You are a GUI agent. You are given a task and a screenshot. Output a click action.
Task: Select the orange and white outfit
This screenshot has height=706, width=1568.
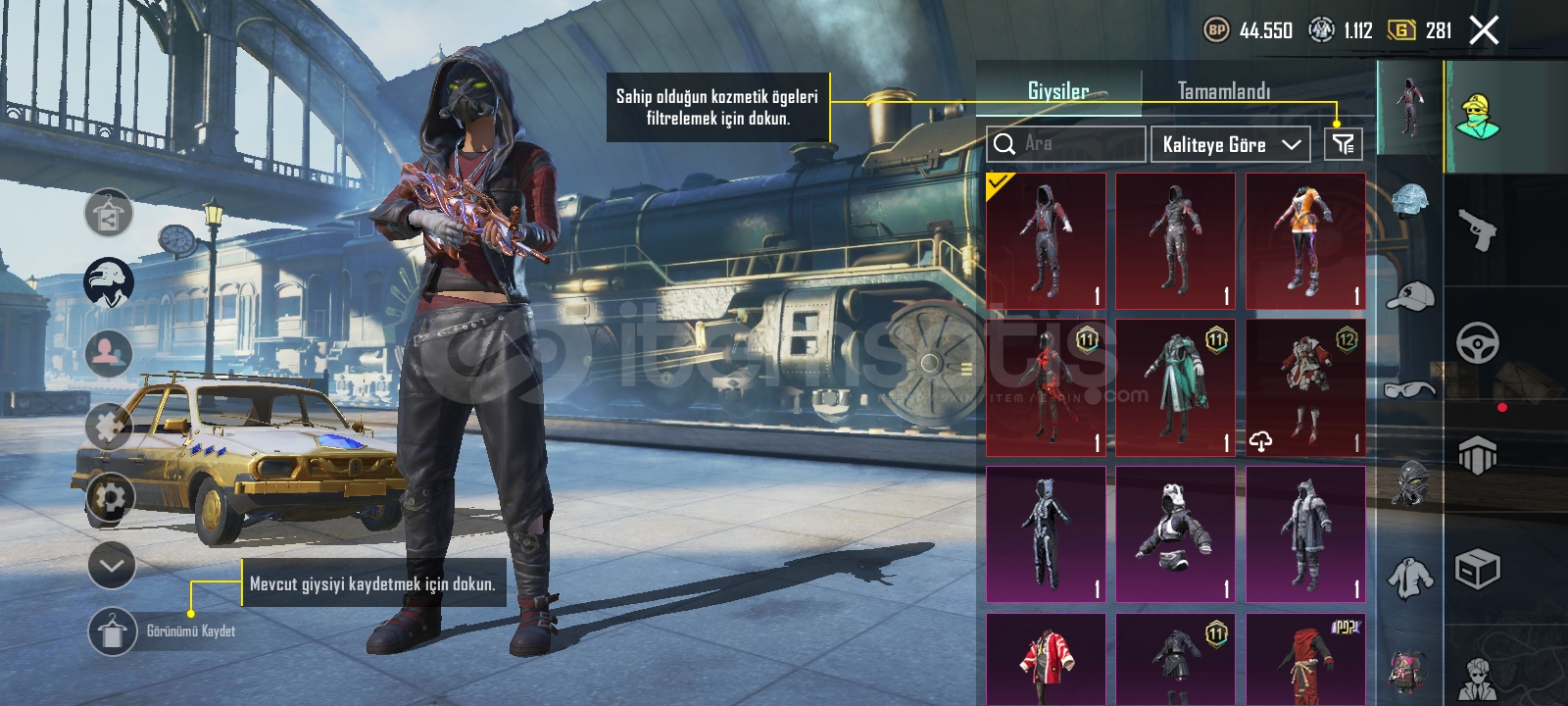click(x=1305, y=241)
